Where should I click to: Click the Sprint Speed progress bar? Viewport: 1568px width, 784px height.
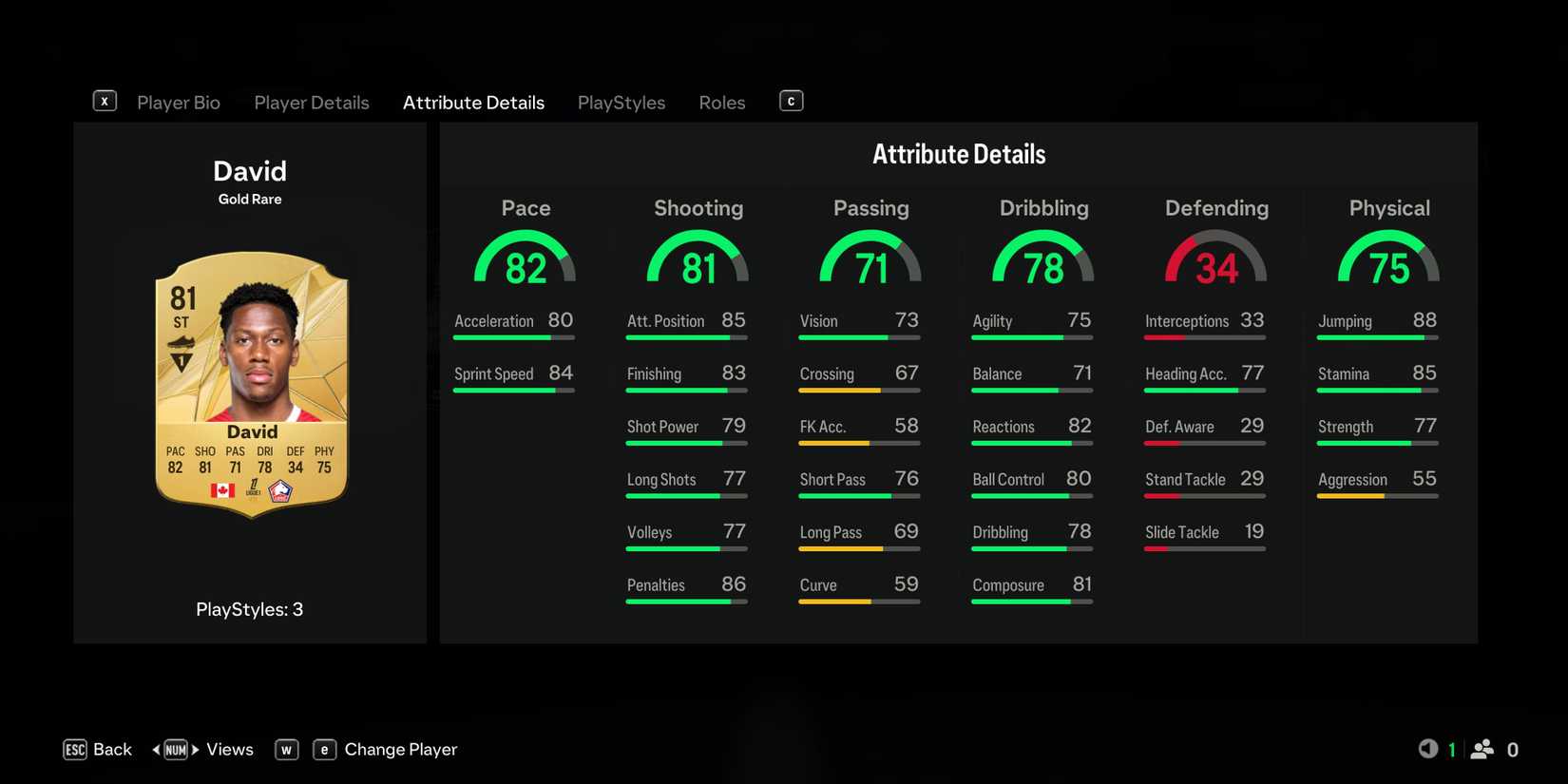point(513,391)
